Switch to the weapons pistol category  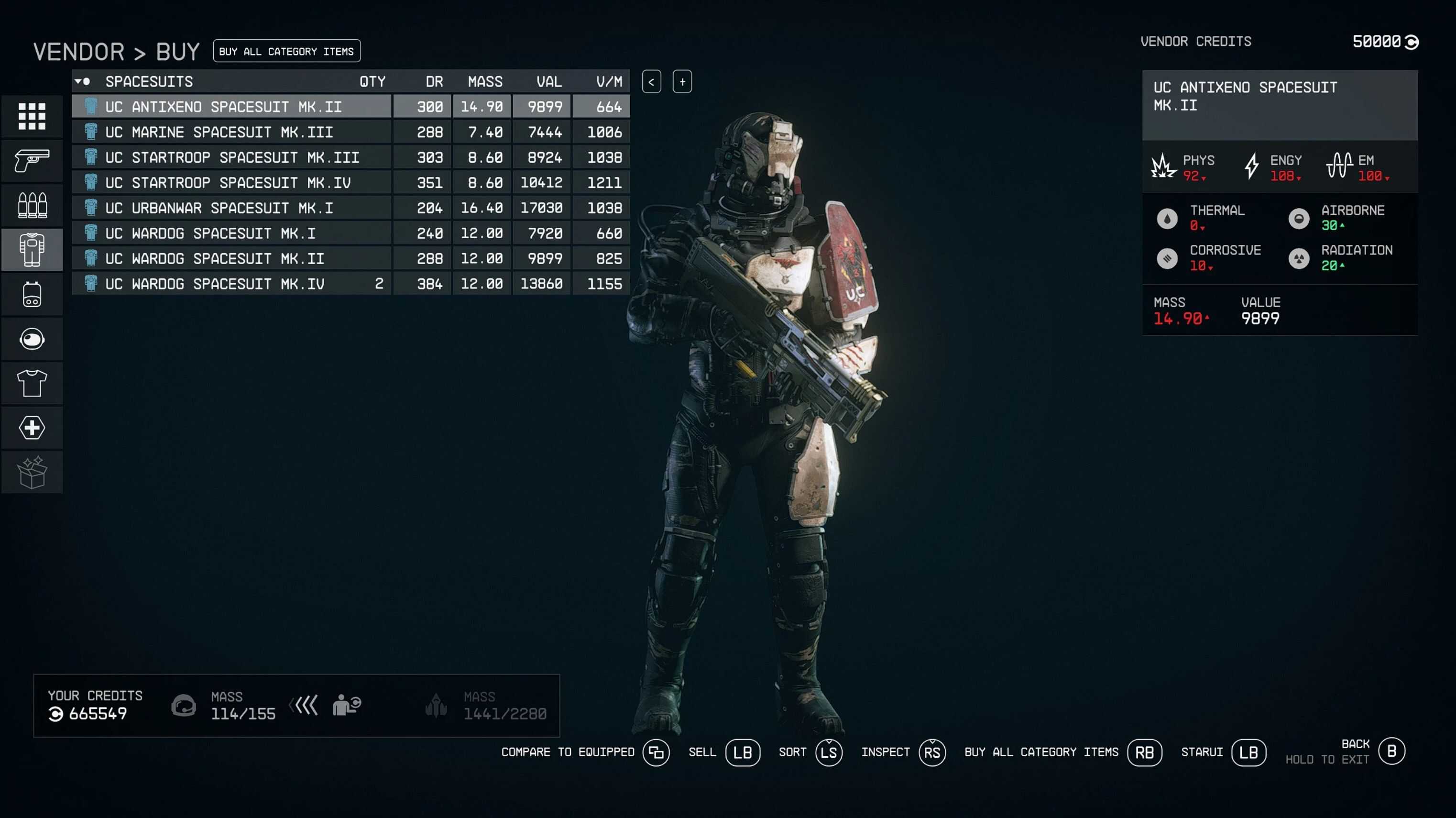coord(32,161)
